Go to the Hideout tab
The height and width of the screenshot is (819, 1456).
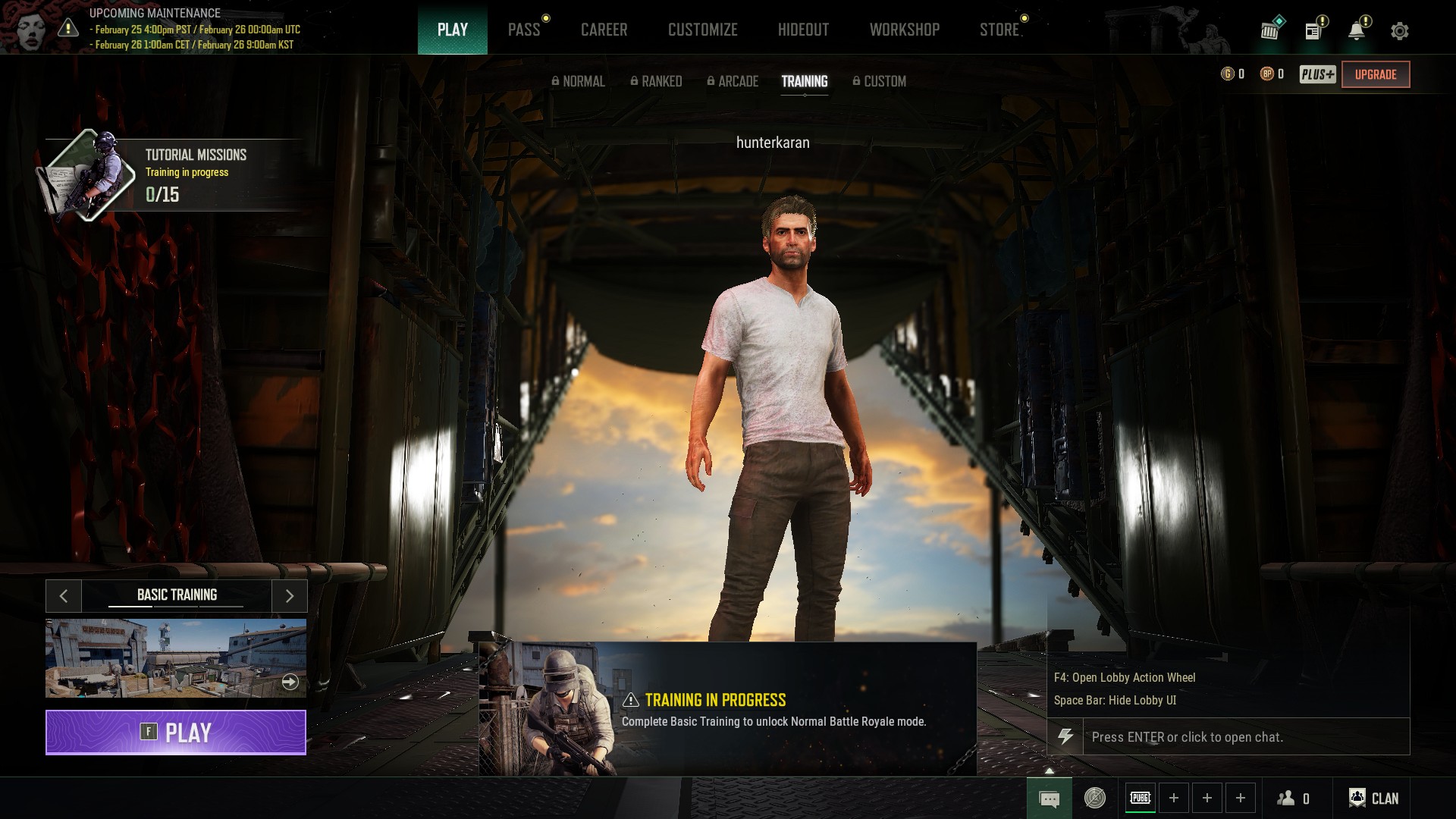[803, 30]
